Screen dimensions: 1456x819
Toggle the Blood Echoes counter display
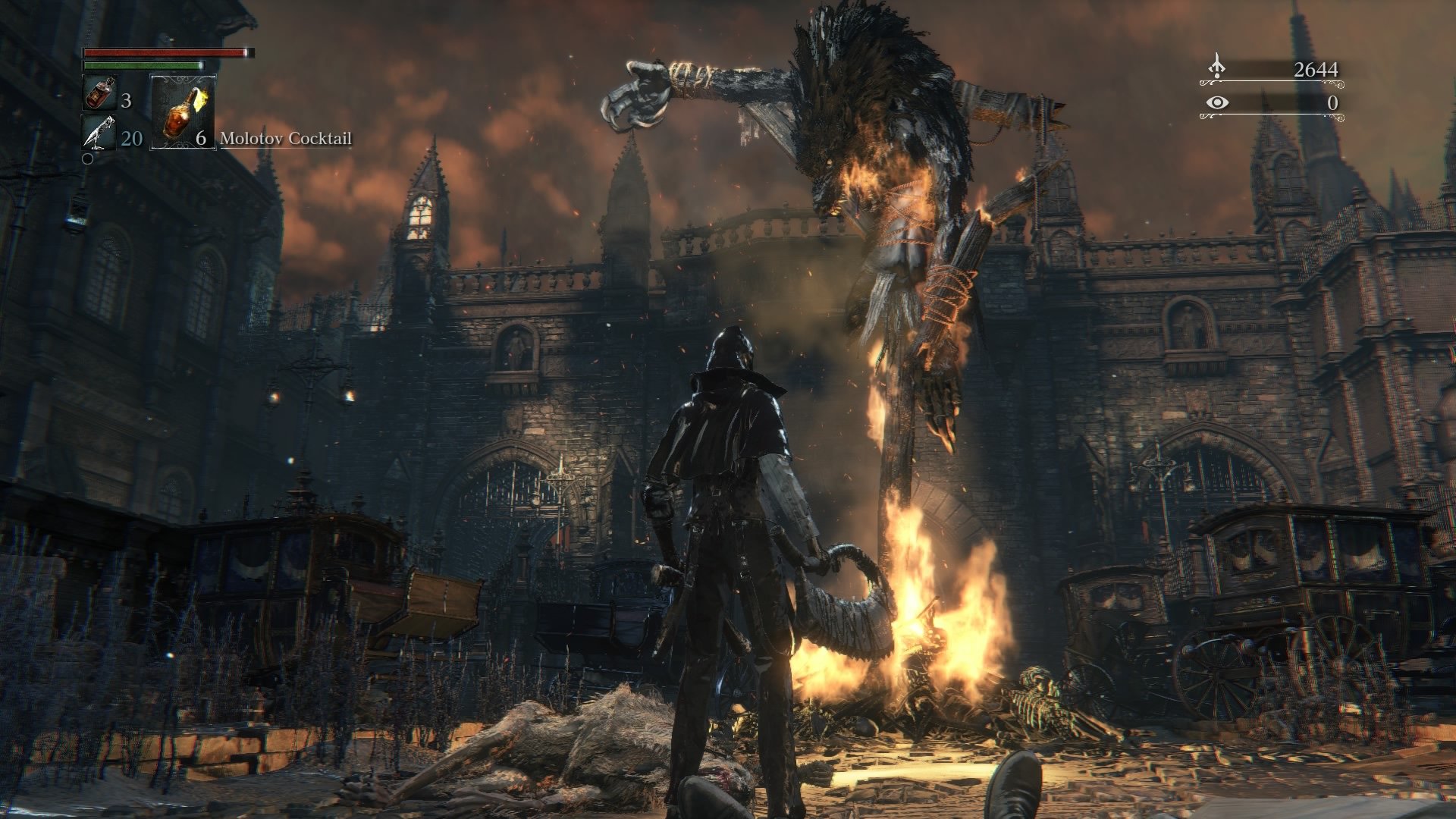click(1316, 69)
